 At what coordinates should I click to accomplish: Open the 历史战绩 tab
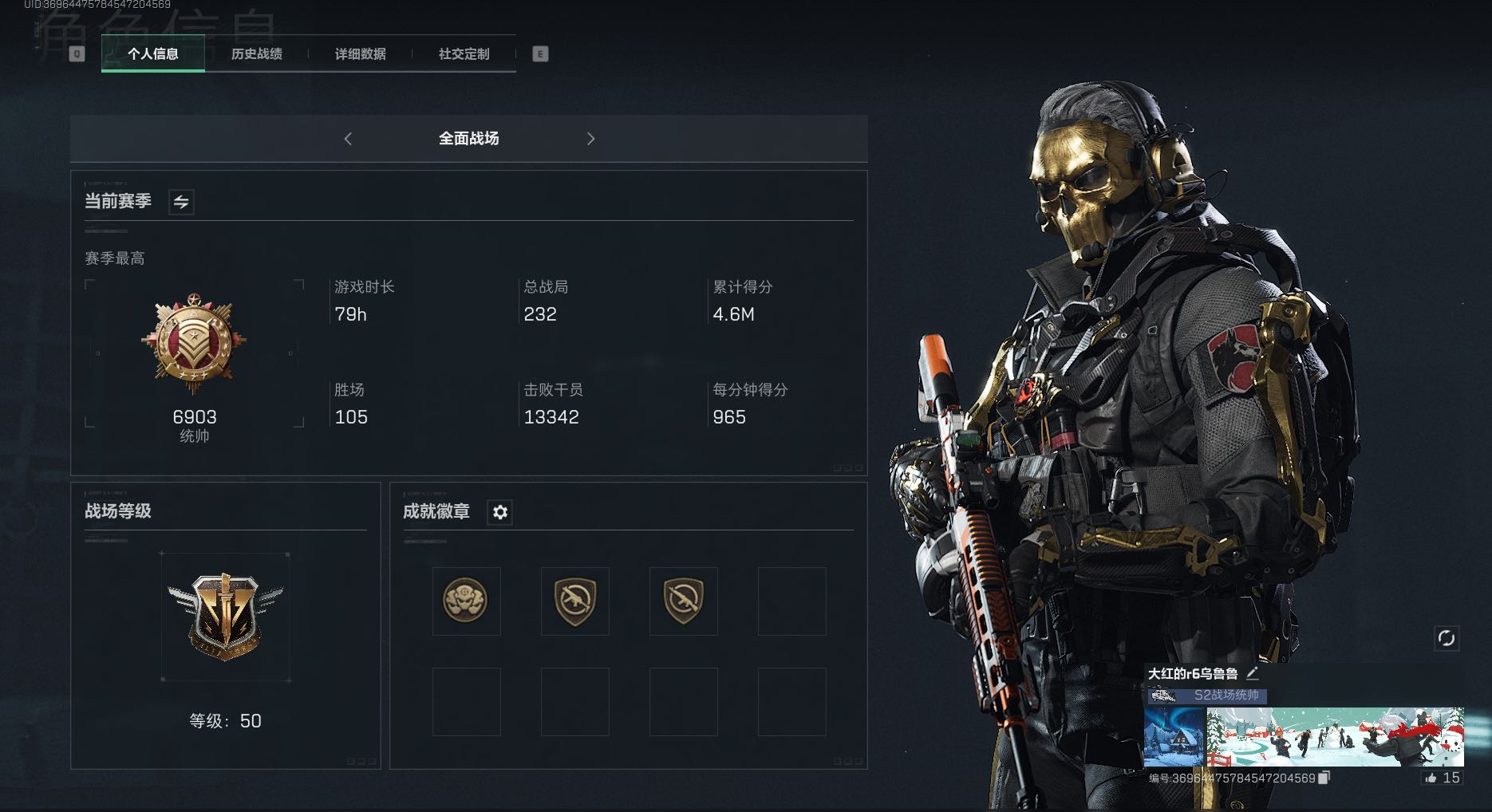tap(257, 54)
